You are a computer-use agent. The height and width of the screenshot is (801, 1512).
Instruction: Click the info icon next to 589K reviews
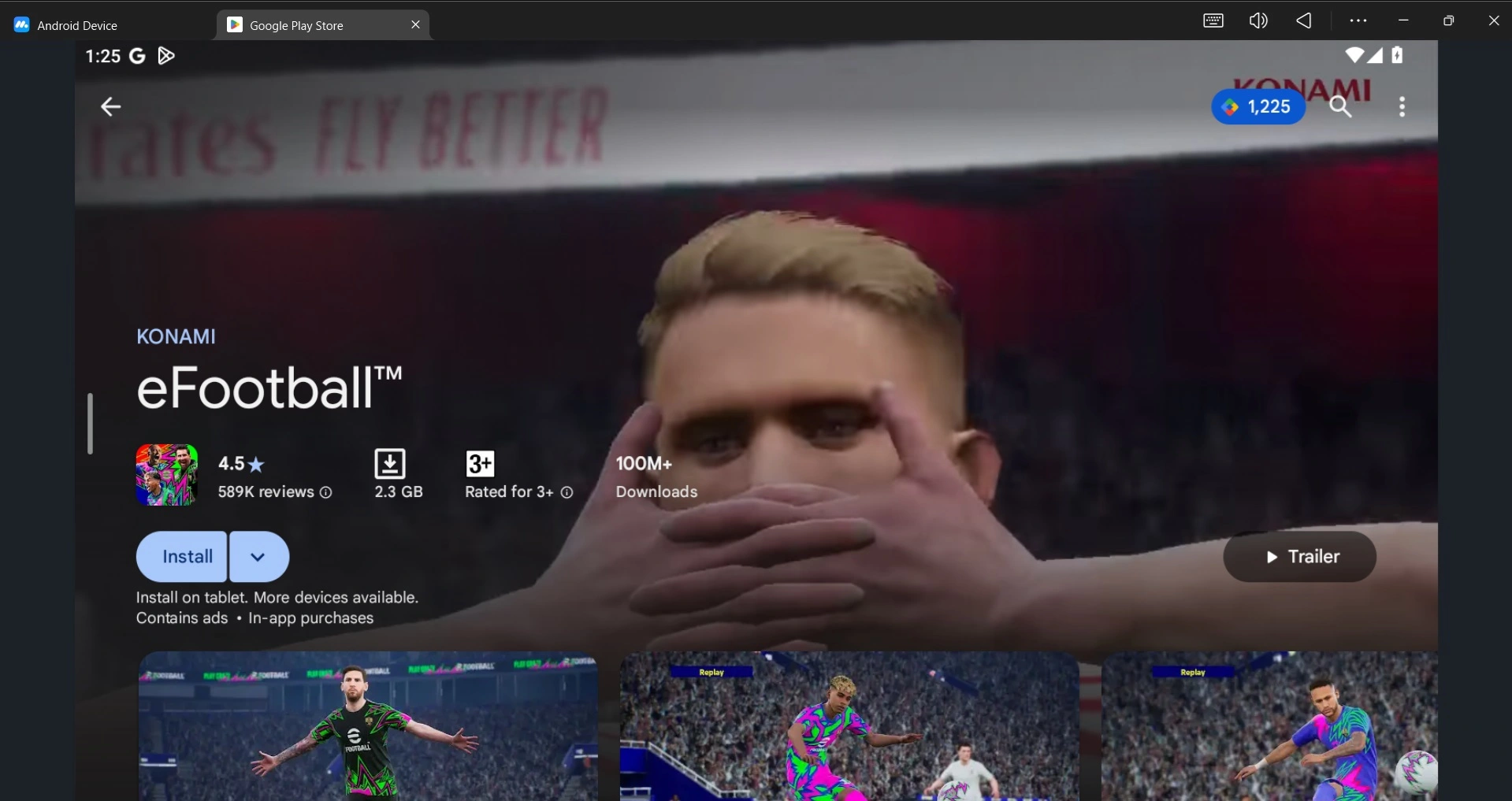tap(325, 492)
